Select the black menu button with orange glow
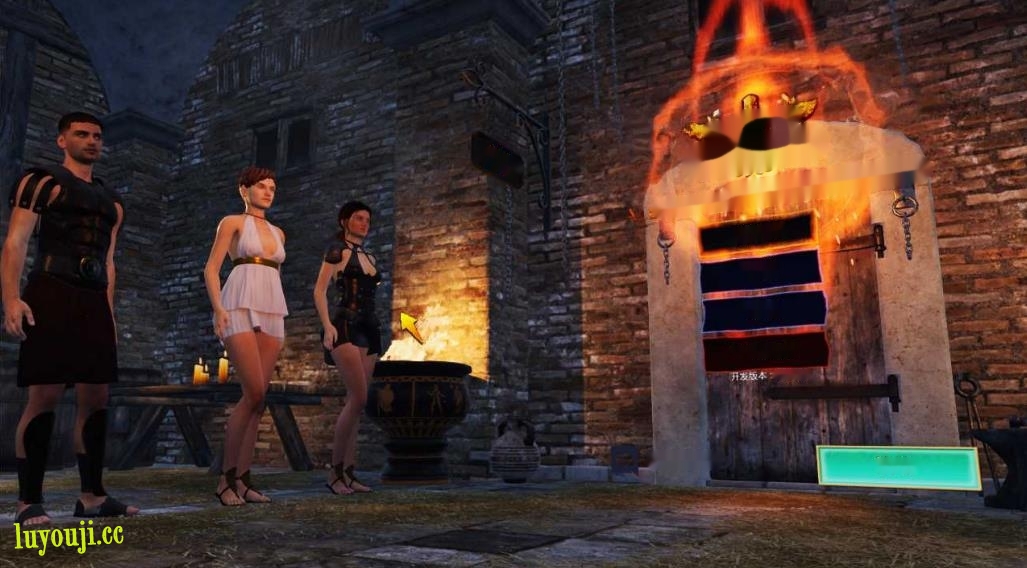This screenshot has height=568, width=1027. click(x=756, y=233)
